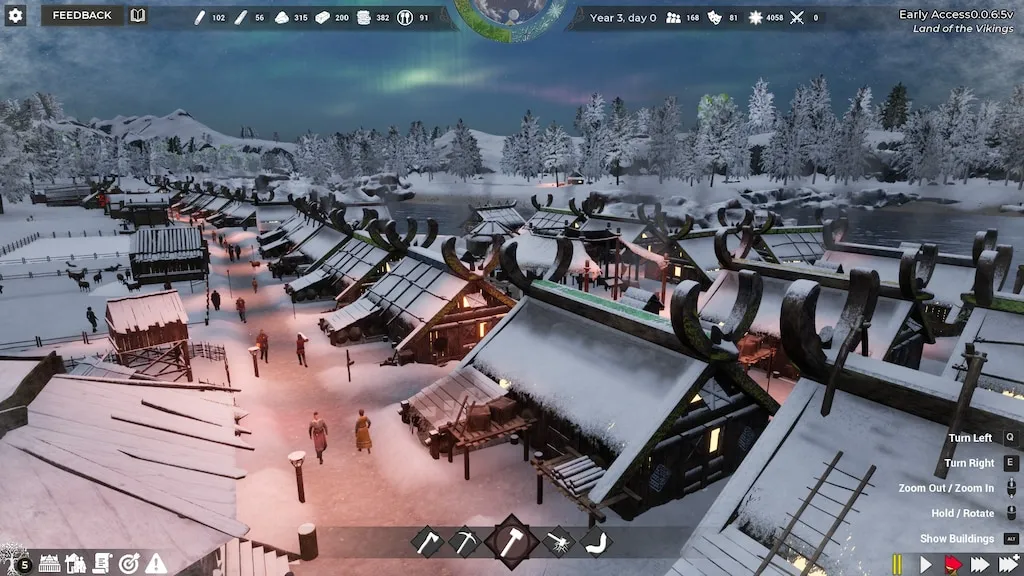Click the FEEDBACK button

pos(82,15)
